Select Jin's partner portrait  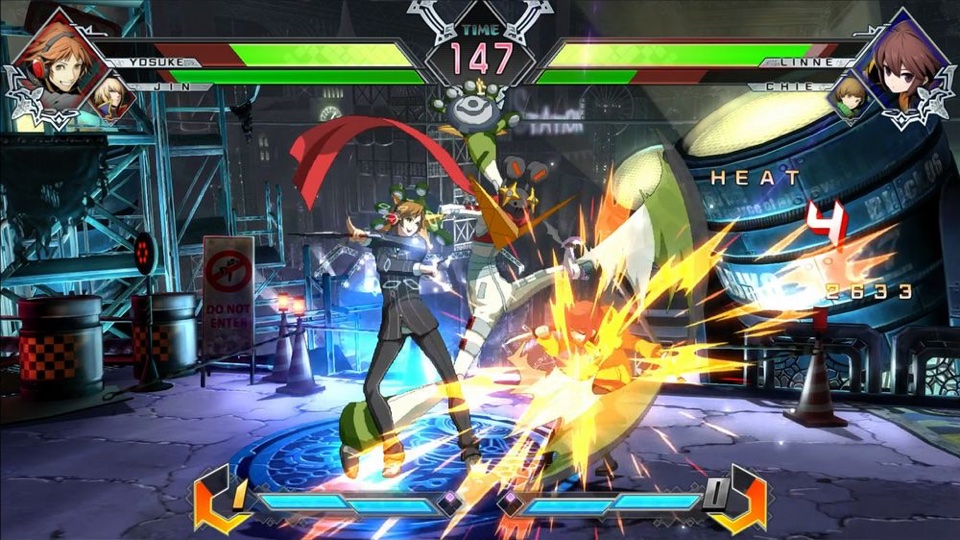pyautogui.click(x=113, y=98)
